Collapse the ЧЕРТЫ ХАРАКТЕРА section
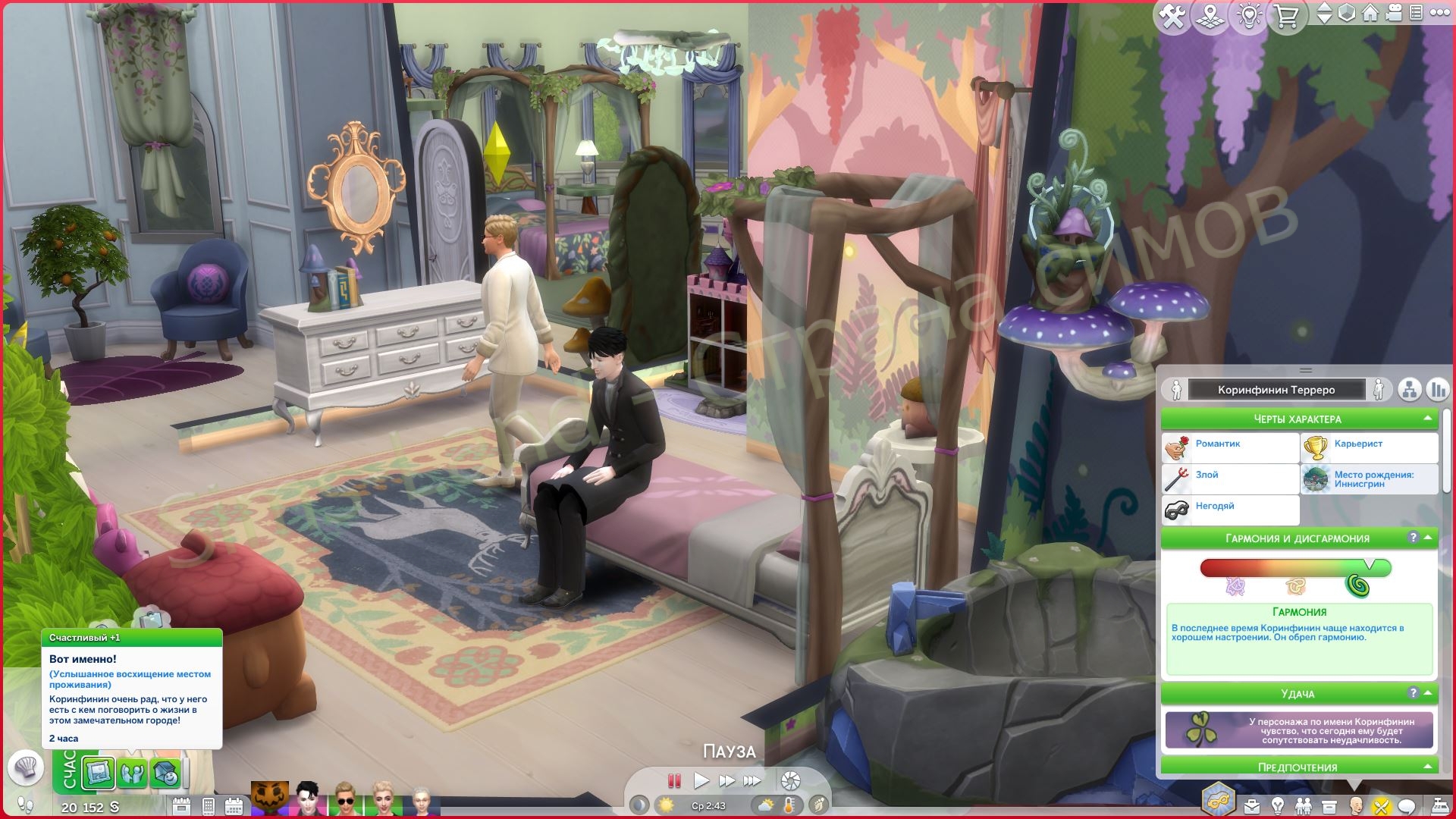The height and width of the screenshot is (819, 1456). coord(1429,418)
